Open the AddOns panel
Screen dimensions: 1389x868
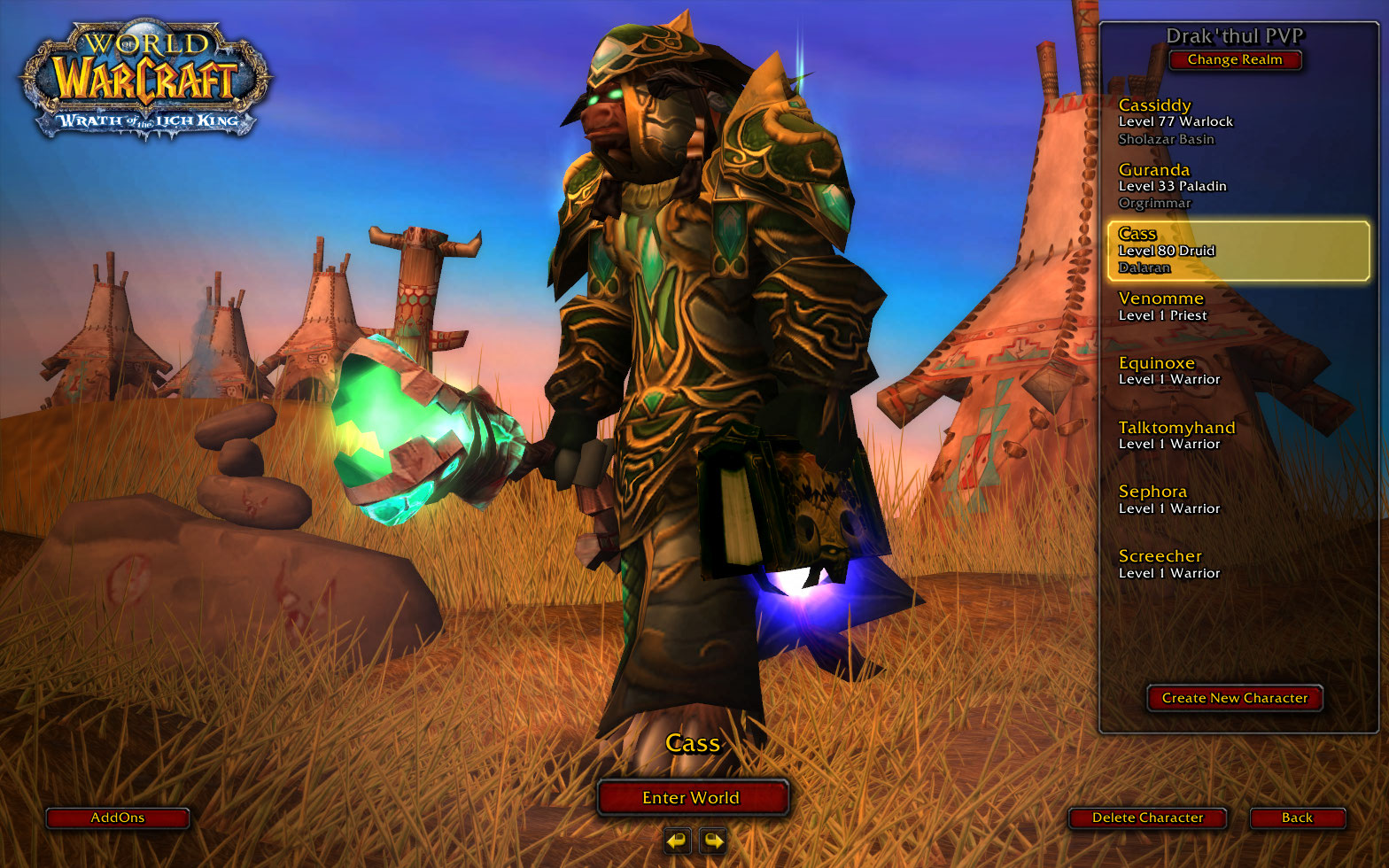[118, 818]
